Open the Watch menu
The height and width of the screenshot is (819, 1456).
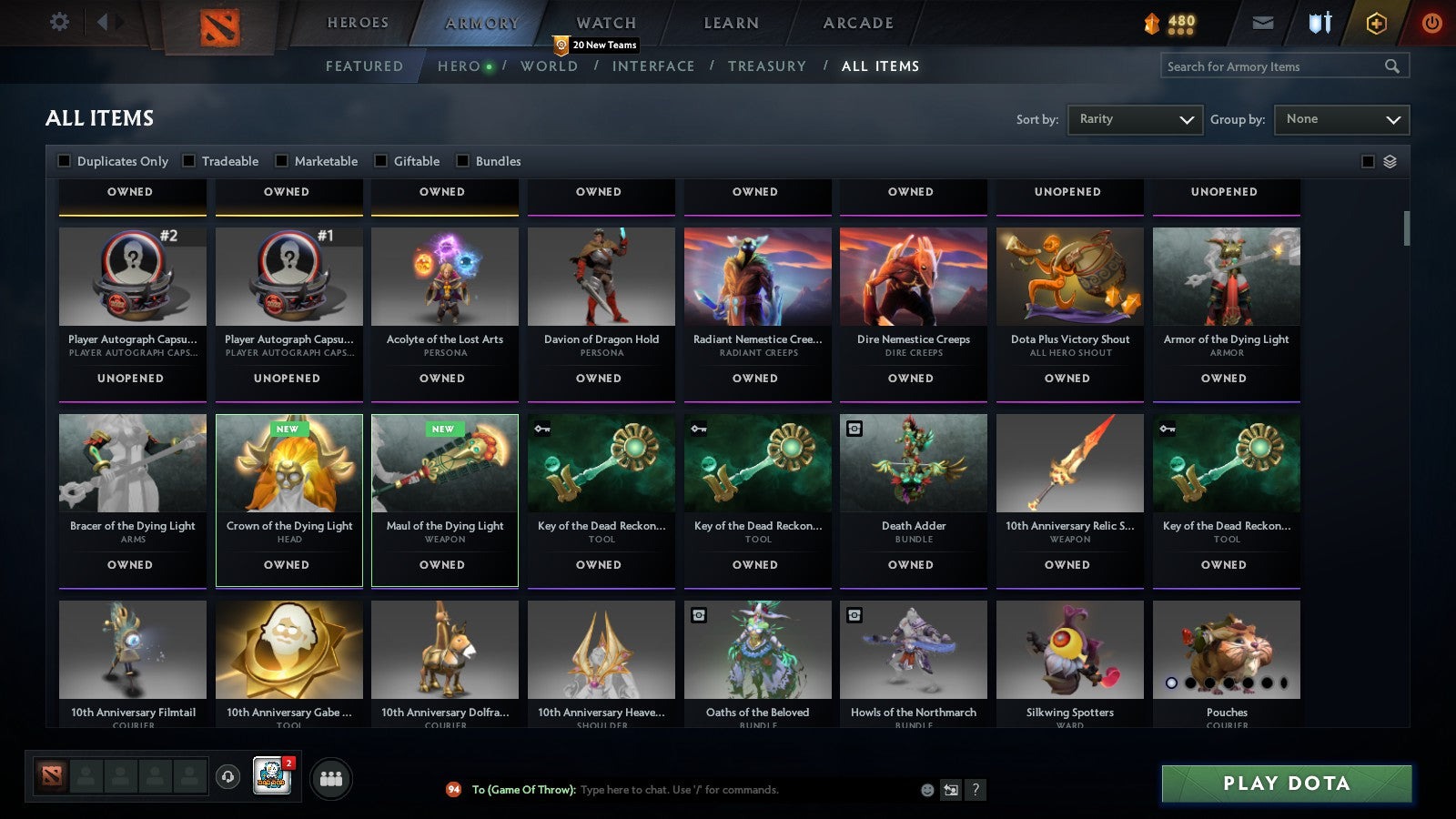click(x=604, y=22)
